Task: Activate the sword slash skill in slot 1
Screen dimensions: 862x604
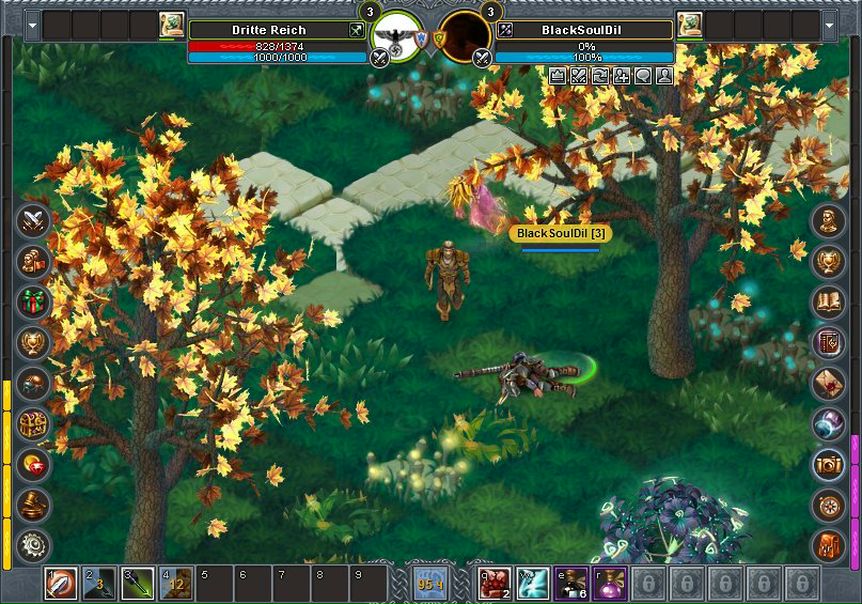Action: coord(61,584)
